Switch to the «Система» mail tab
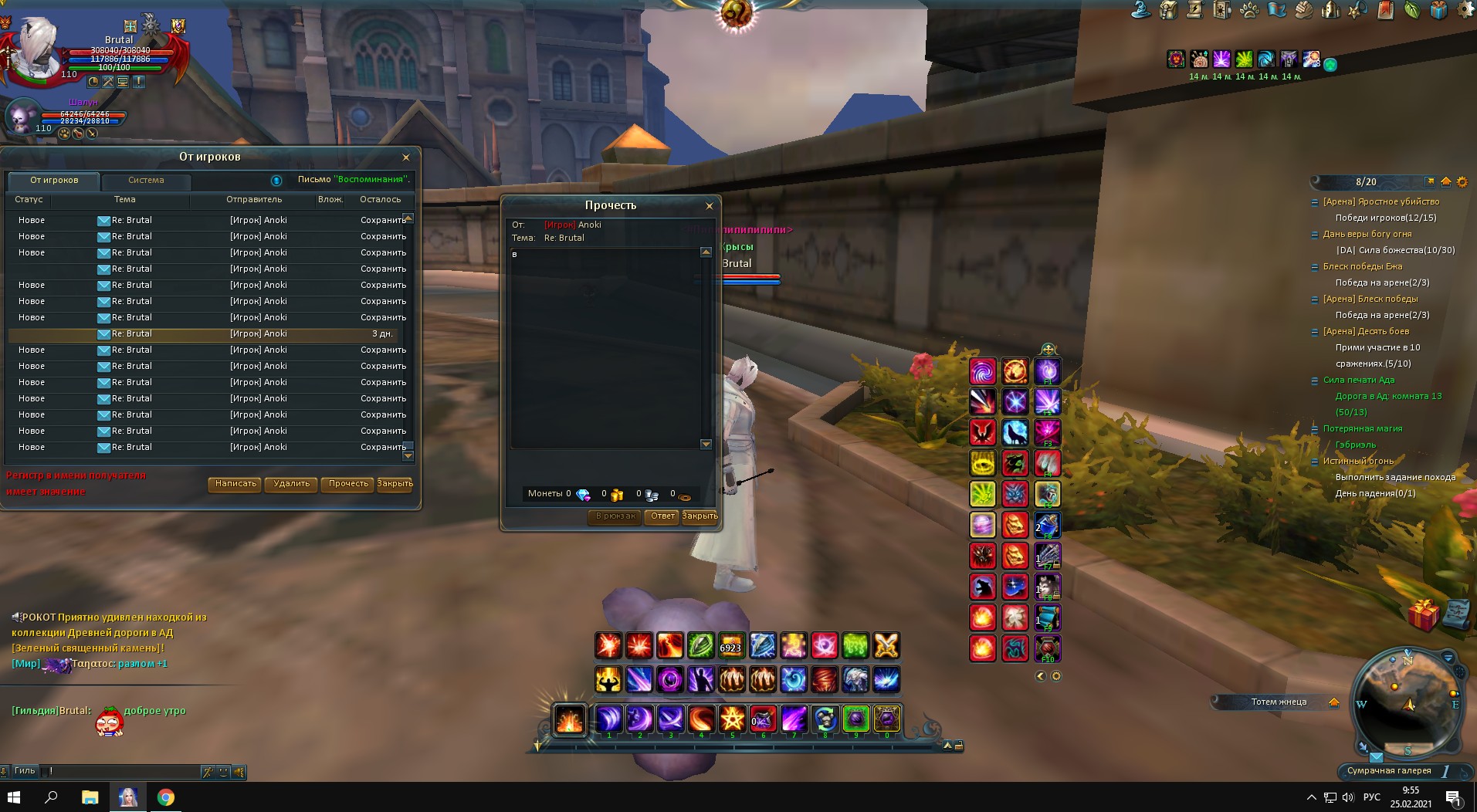Image resolution: width=1477 pixels, height=812 pixels. tap(146, 181)
